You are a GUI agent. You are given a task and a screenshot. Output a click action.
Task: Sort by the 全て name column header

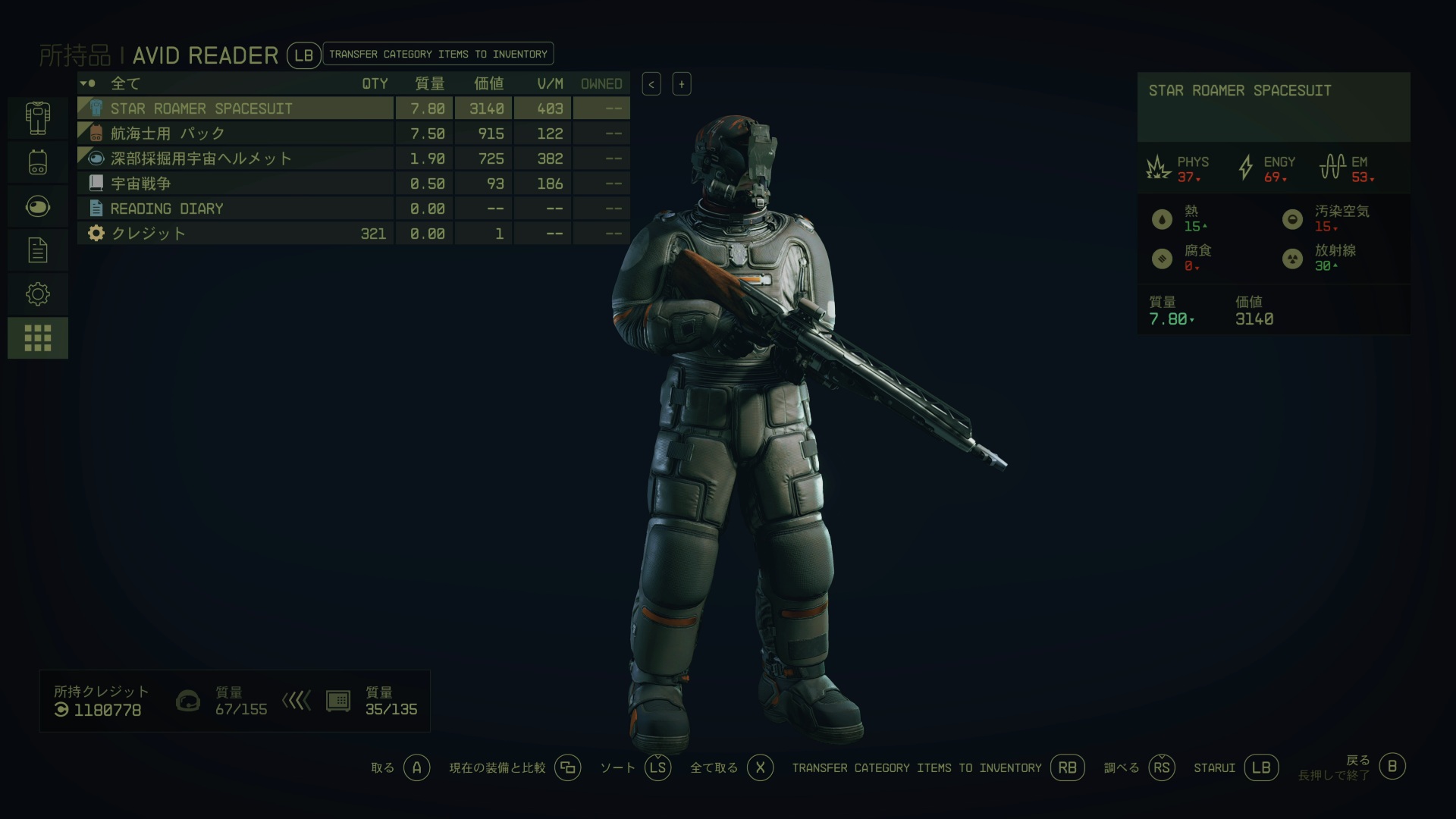(x=126, y=83)
